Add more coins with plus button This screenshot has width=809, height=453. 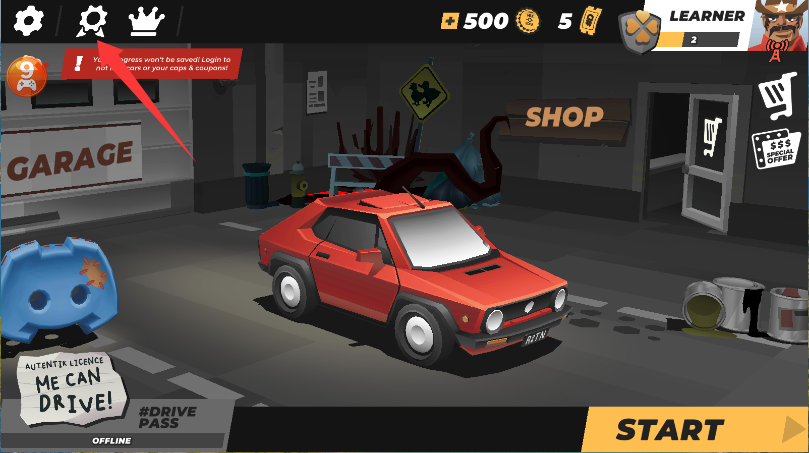tap(450, 21)
